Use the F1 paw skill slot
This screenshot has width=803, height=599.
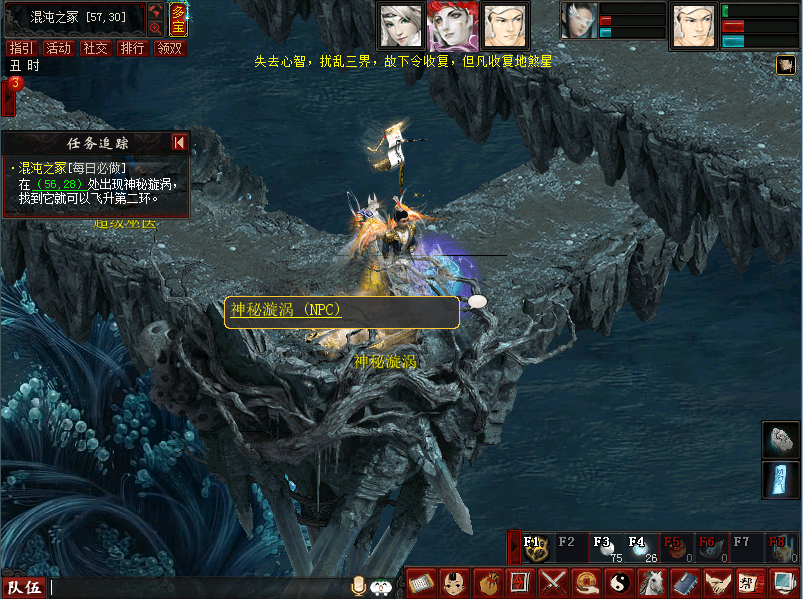(535, 548)
